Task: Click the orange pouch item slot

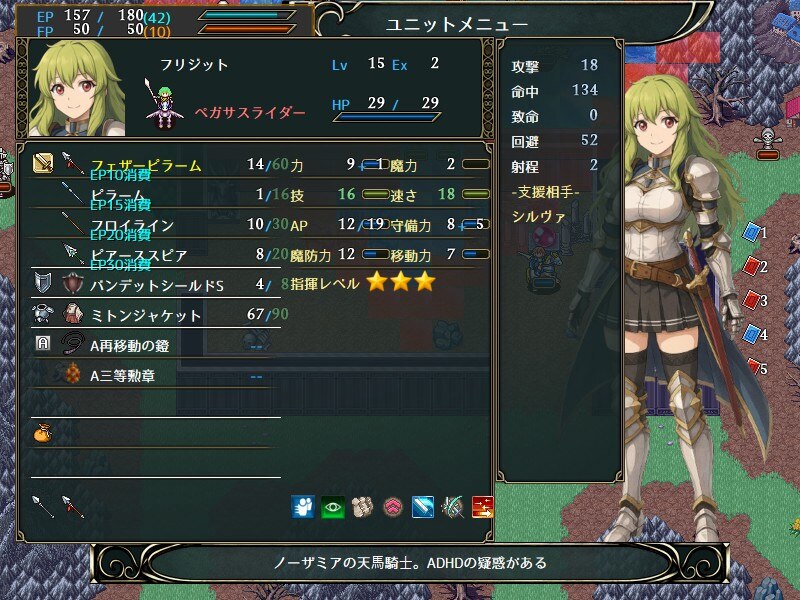Action: pyautogui.click(x=42, y=433)
